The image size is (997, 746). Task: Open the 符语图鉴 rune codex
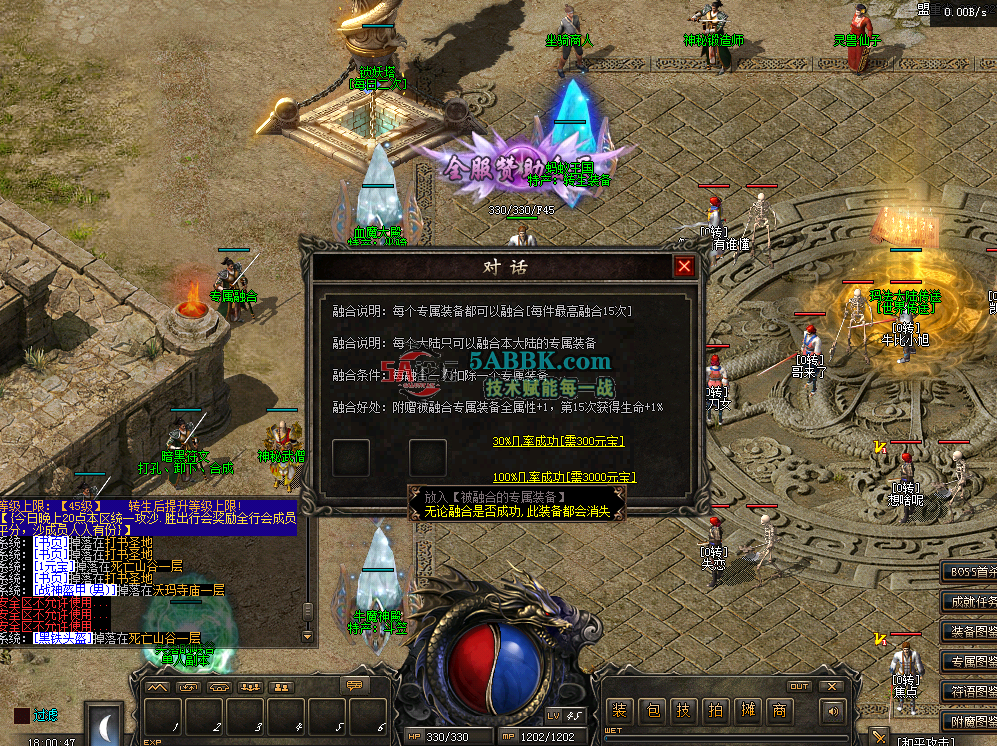point(968,691)
